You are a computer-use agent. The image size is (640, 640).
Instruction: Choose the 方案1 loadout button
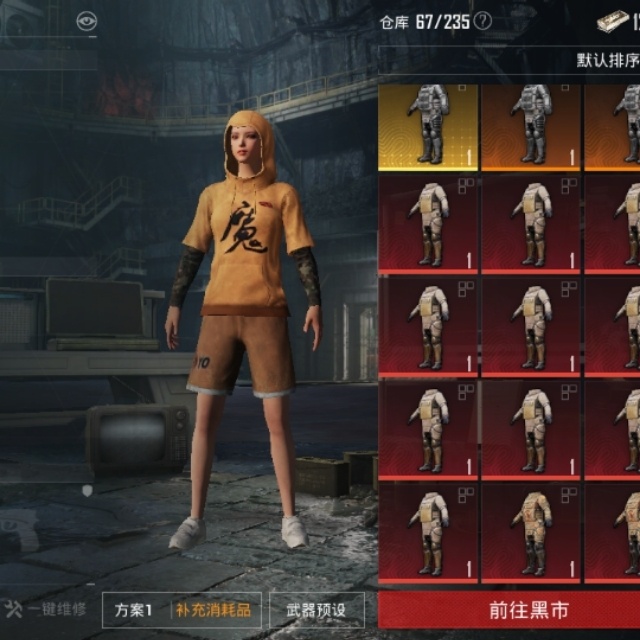pyautogui.click(x=133, y=609)
